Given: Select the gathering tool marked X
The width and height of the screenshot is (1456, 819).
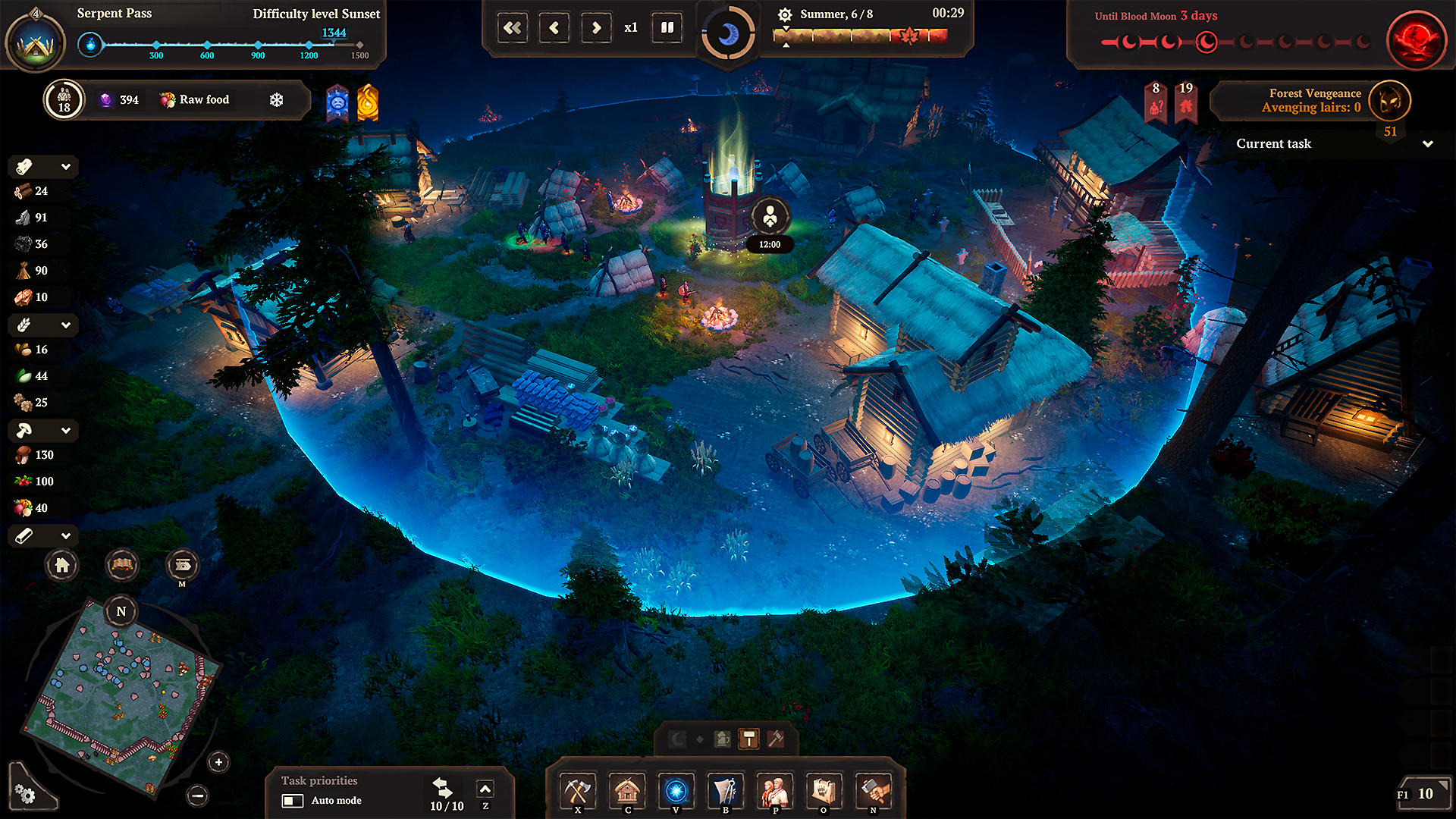Looking at the screenshot, I should [577, 791].
